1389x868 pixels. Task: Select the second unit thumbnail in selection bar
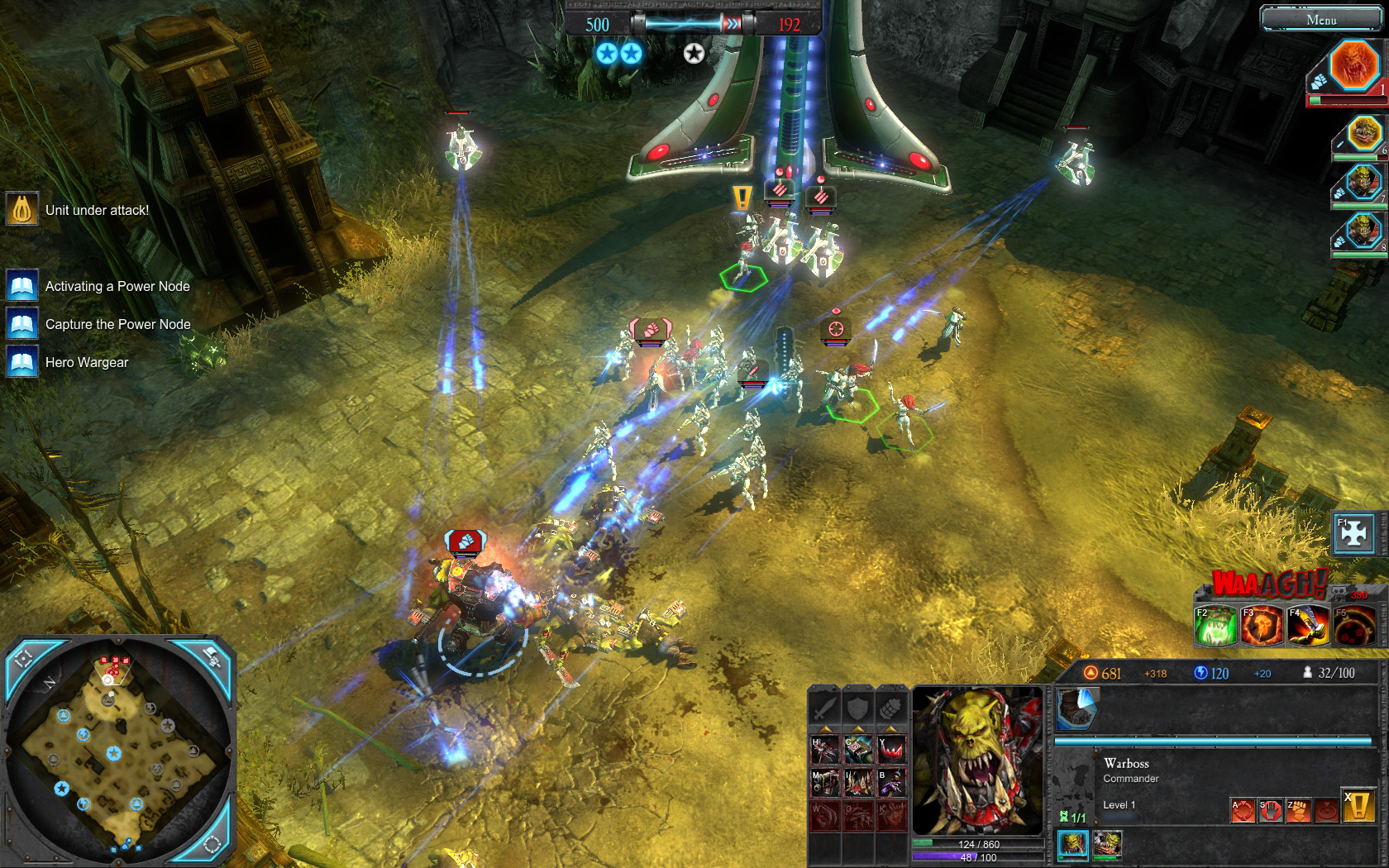coord(1107,844)
